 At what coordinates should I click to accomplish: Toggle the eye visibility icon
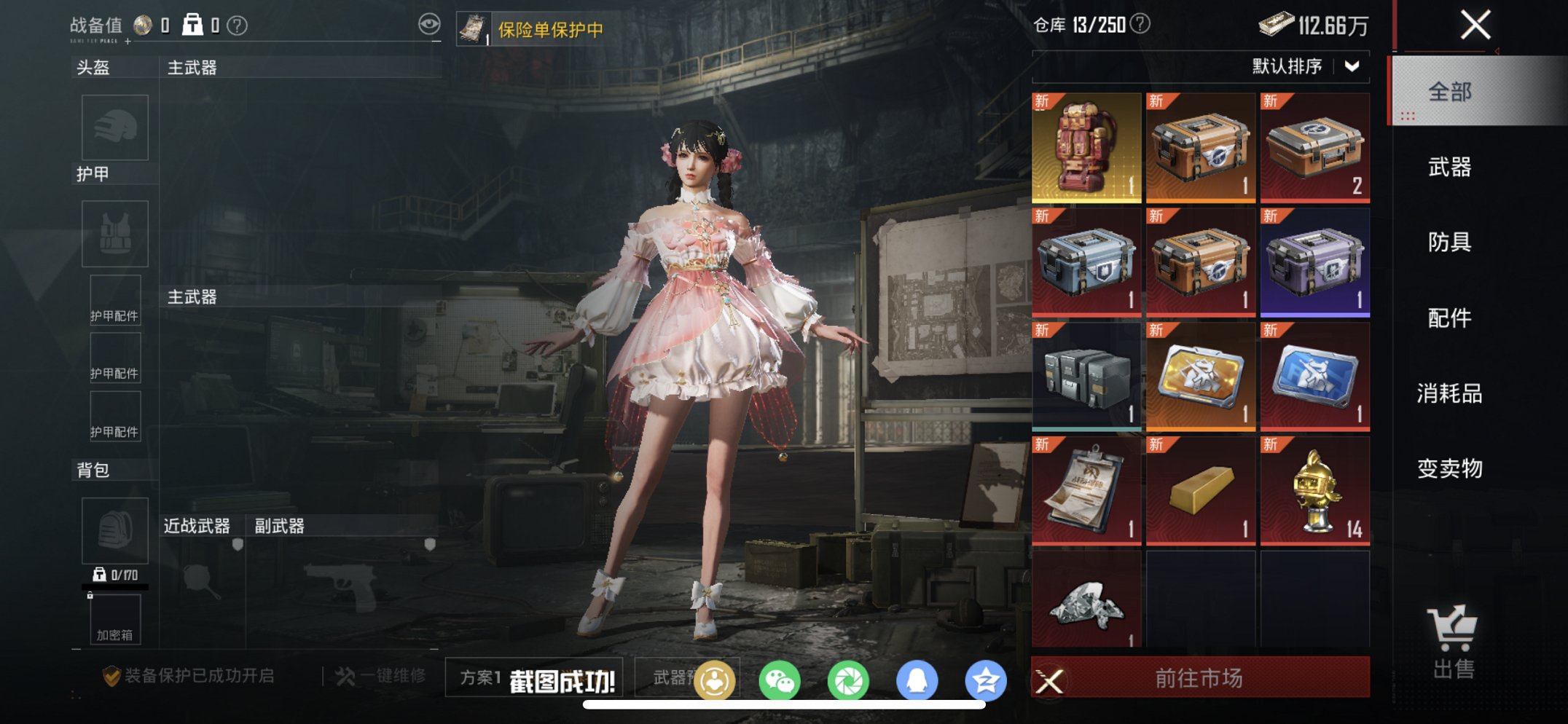[x=431, y=23]
